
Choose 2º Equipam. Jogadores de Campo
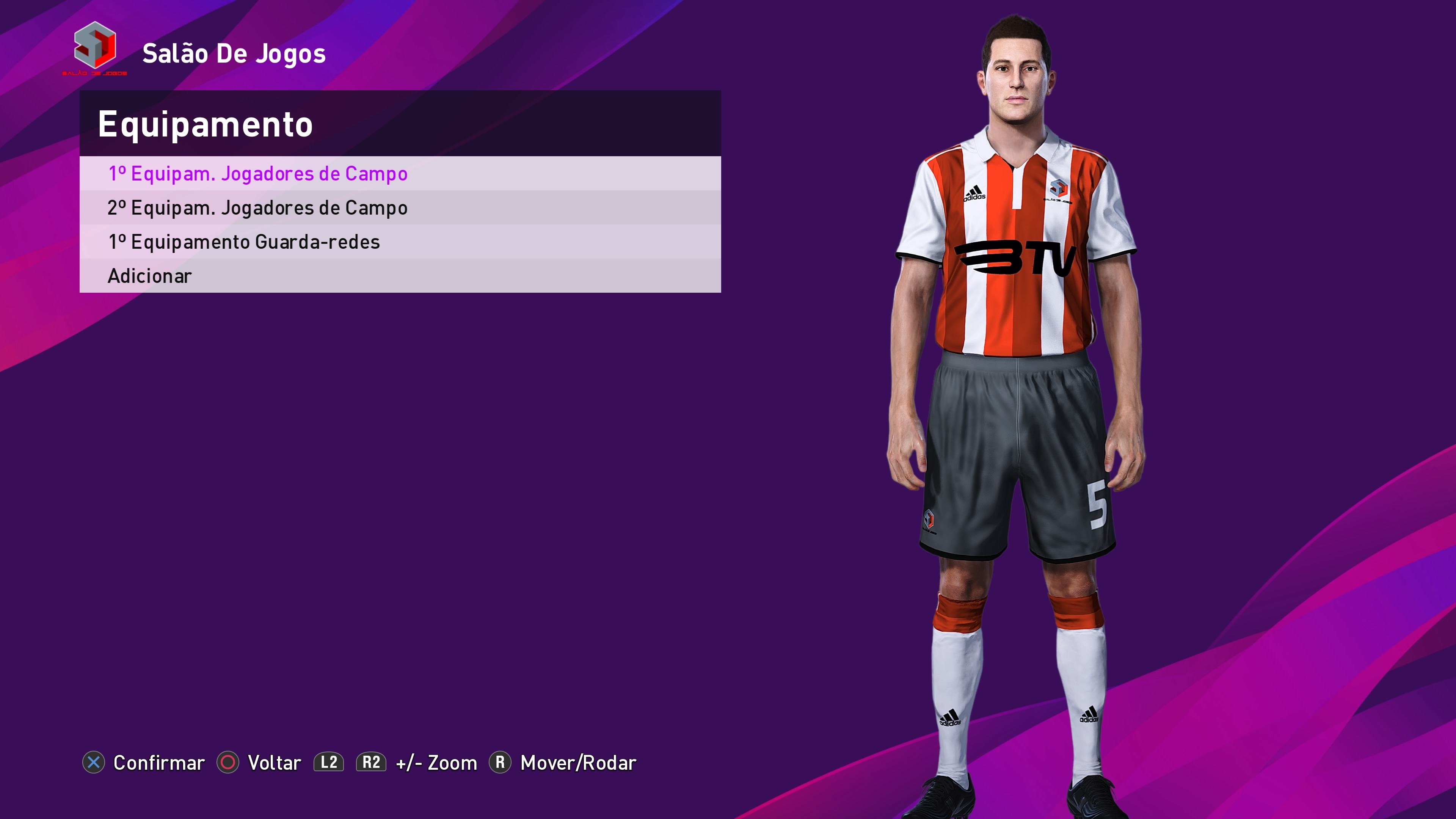pos(258,208)
